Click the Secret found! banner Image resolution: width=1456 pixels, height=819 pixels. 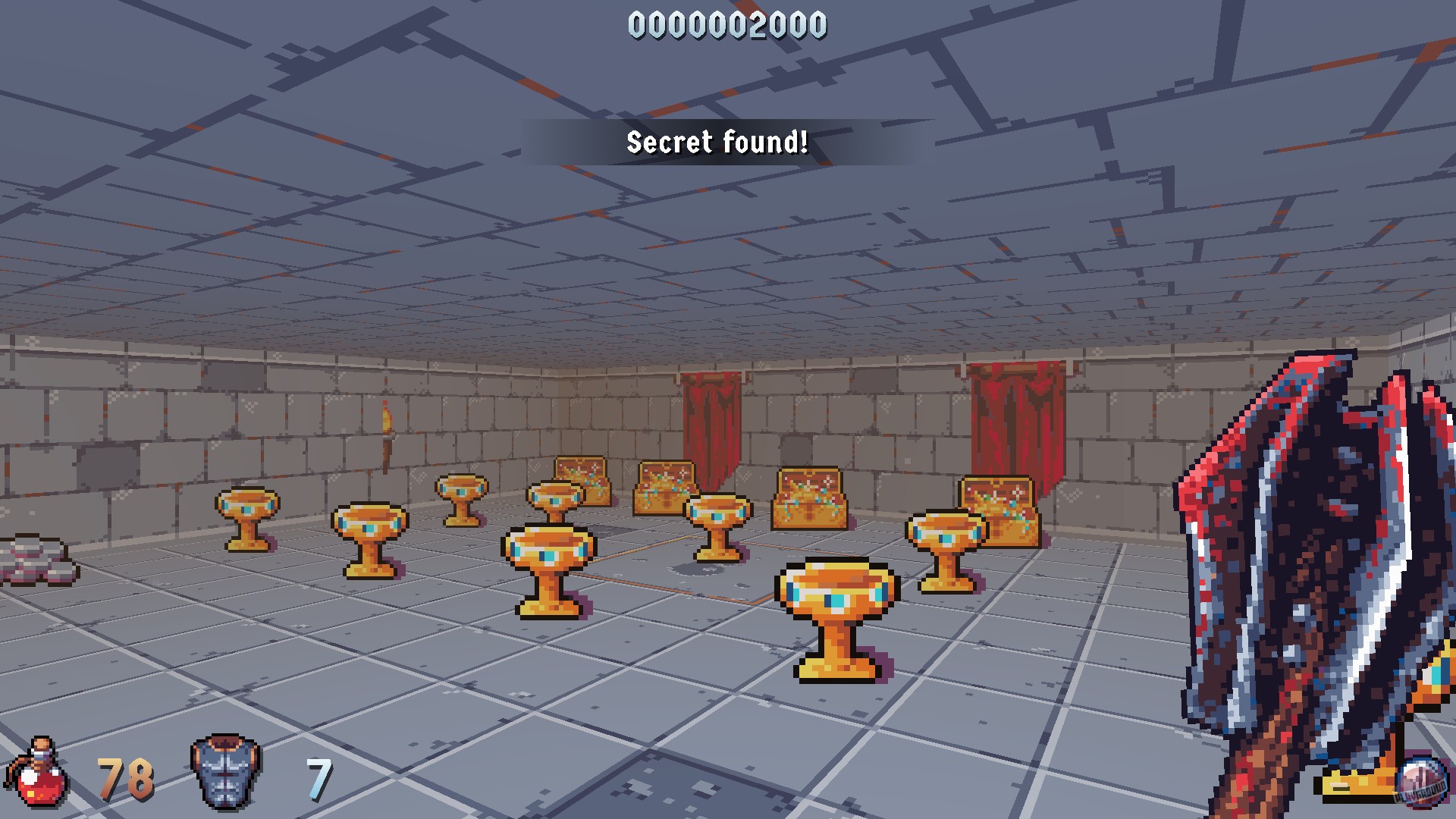pos(717,141)
